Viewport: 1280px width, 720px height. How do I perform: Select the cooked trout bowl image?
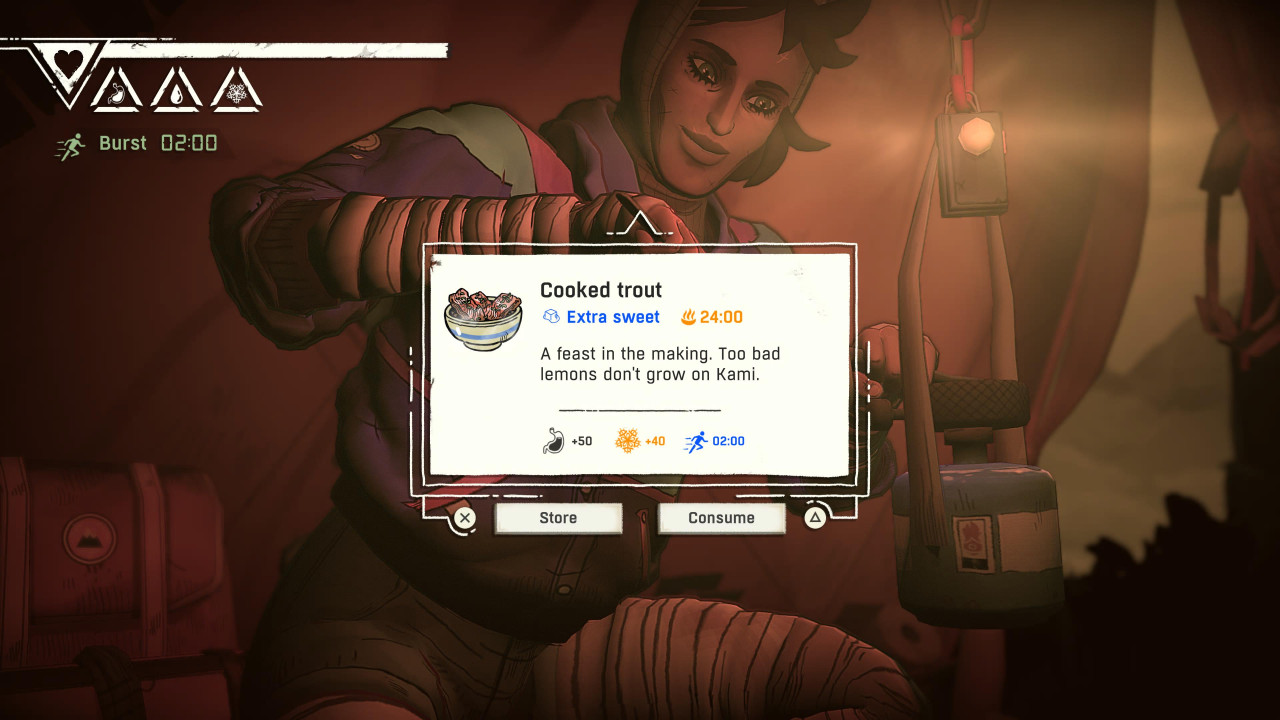[485, 319]
